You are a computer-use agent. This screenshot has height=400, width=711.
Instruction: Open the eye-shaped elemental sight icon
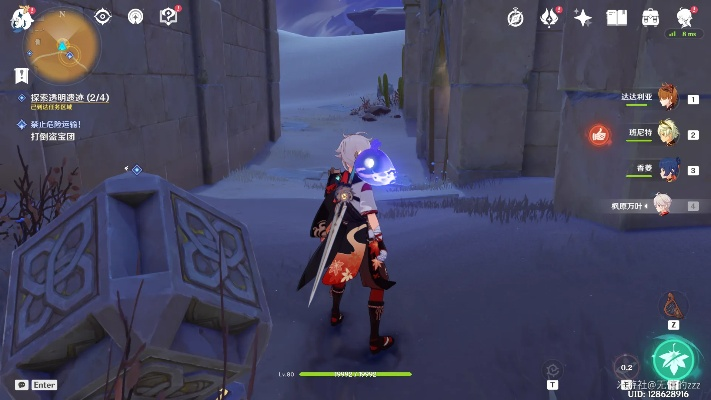click(x=103, y=16)
